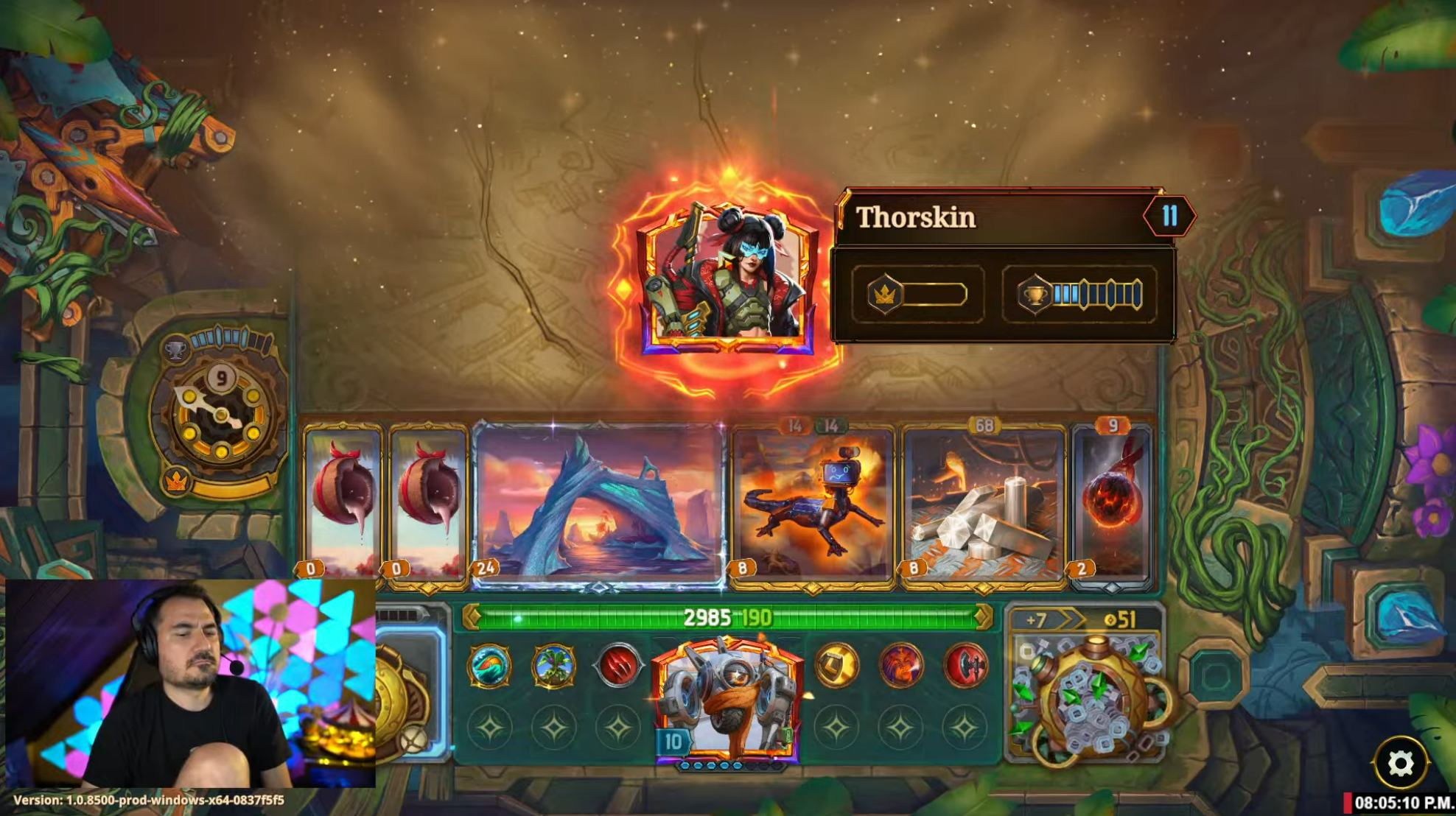Inspect the ocean wave skill icon
This screenshot has height=816, width=1456.
[x=489, y=666]
